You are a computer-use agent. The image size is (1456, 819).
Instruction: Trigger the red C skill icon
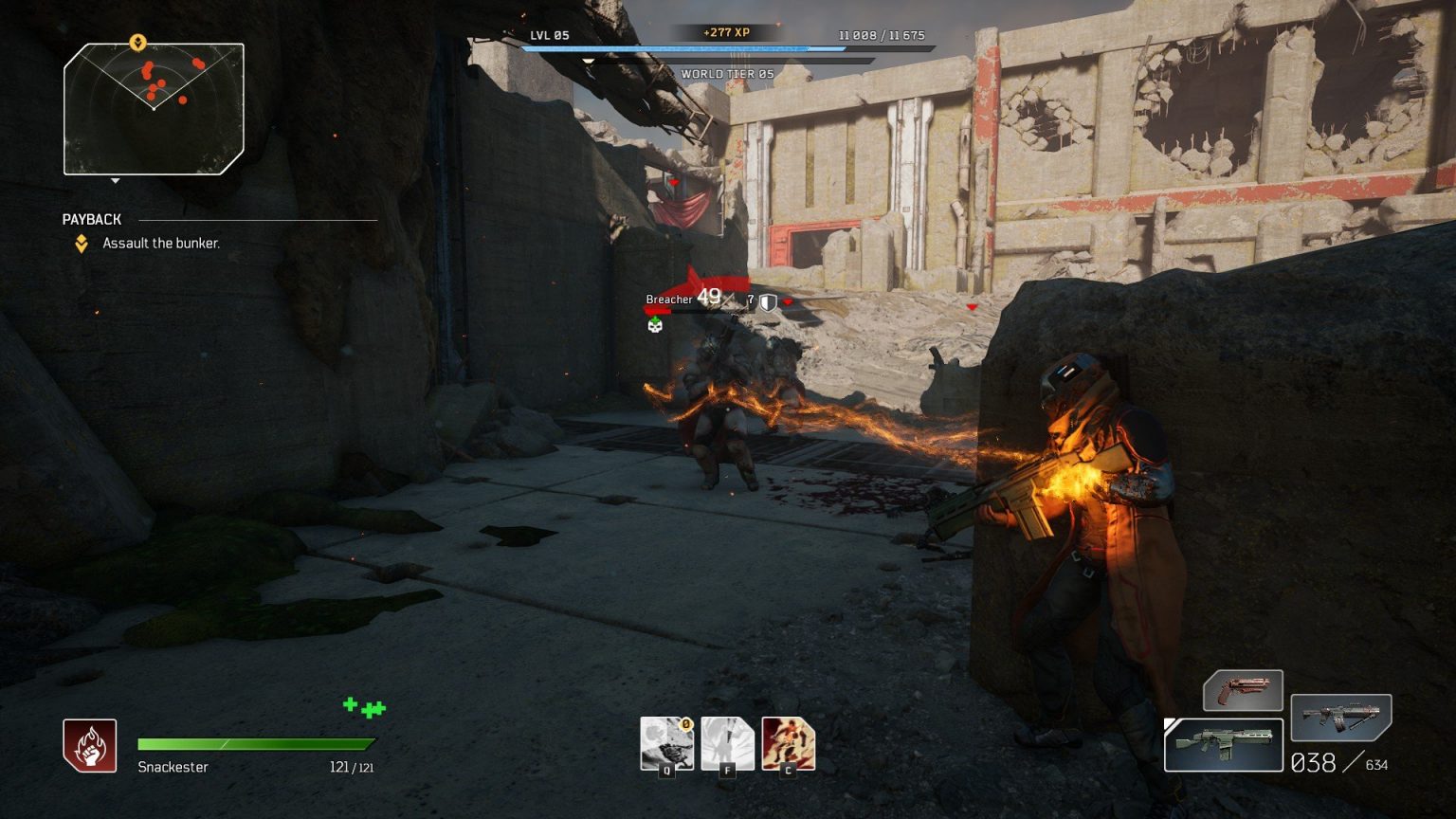point(788,743)
